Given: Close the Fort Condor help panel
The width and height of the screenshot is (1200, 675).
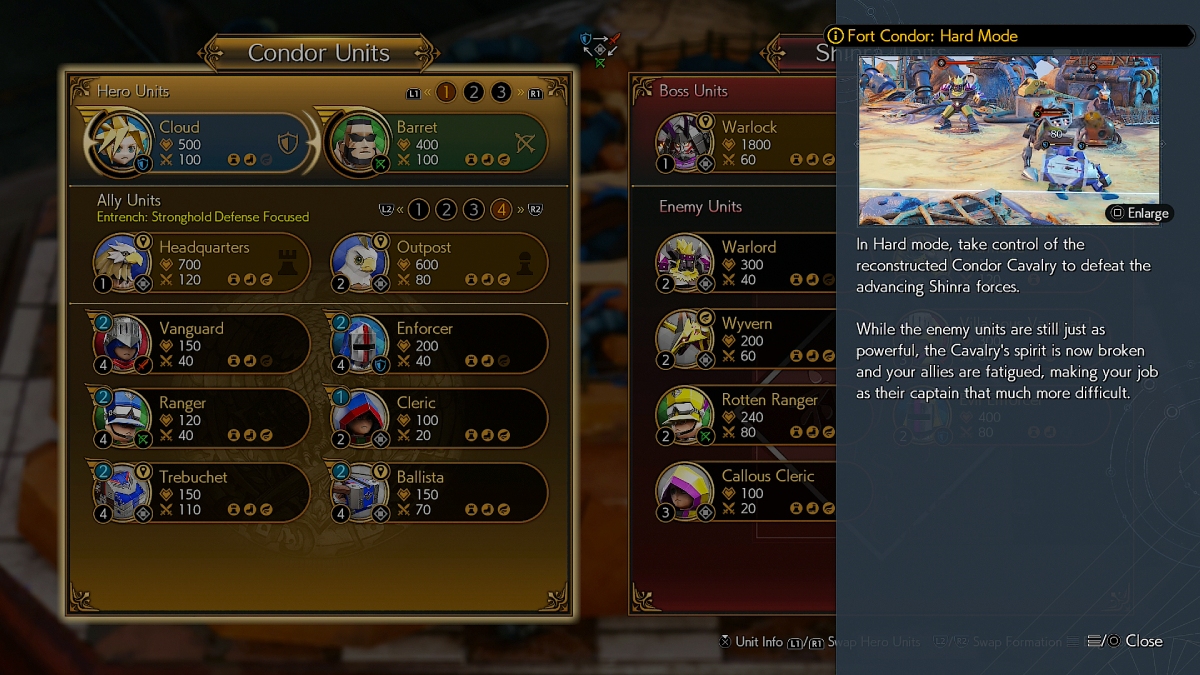Looking at the screenshot, I should click(1133, 641).
